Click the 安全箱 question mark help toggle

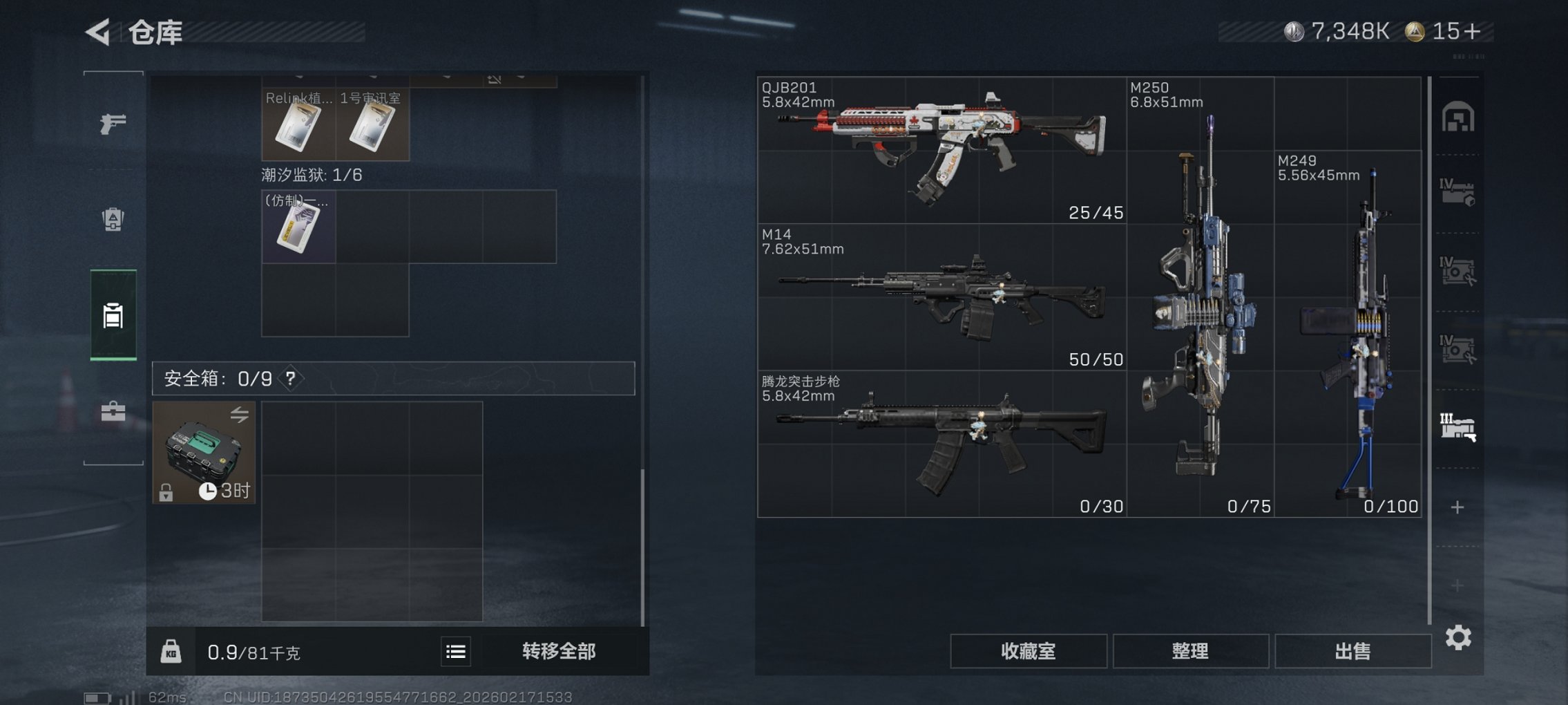tap(290, 379)
